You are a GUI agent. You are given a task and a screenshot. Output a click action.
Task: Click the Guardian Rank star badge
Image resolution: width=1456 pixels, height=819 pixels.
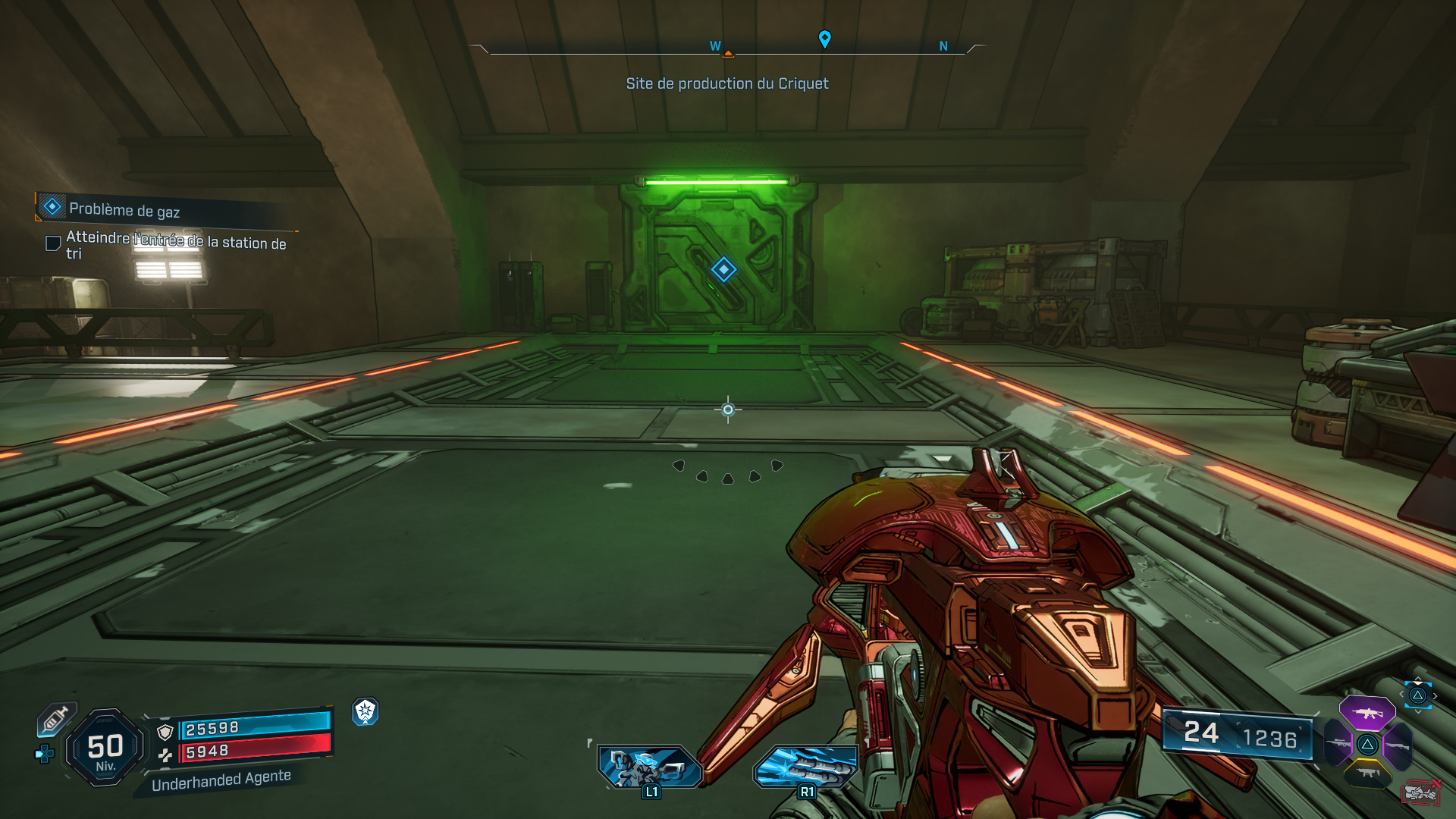366,711
